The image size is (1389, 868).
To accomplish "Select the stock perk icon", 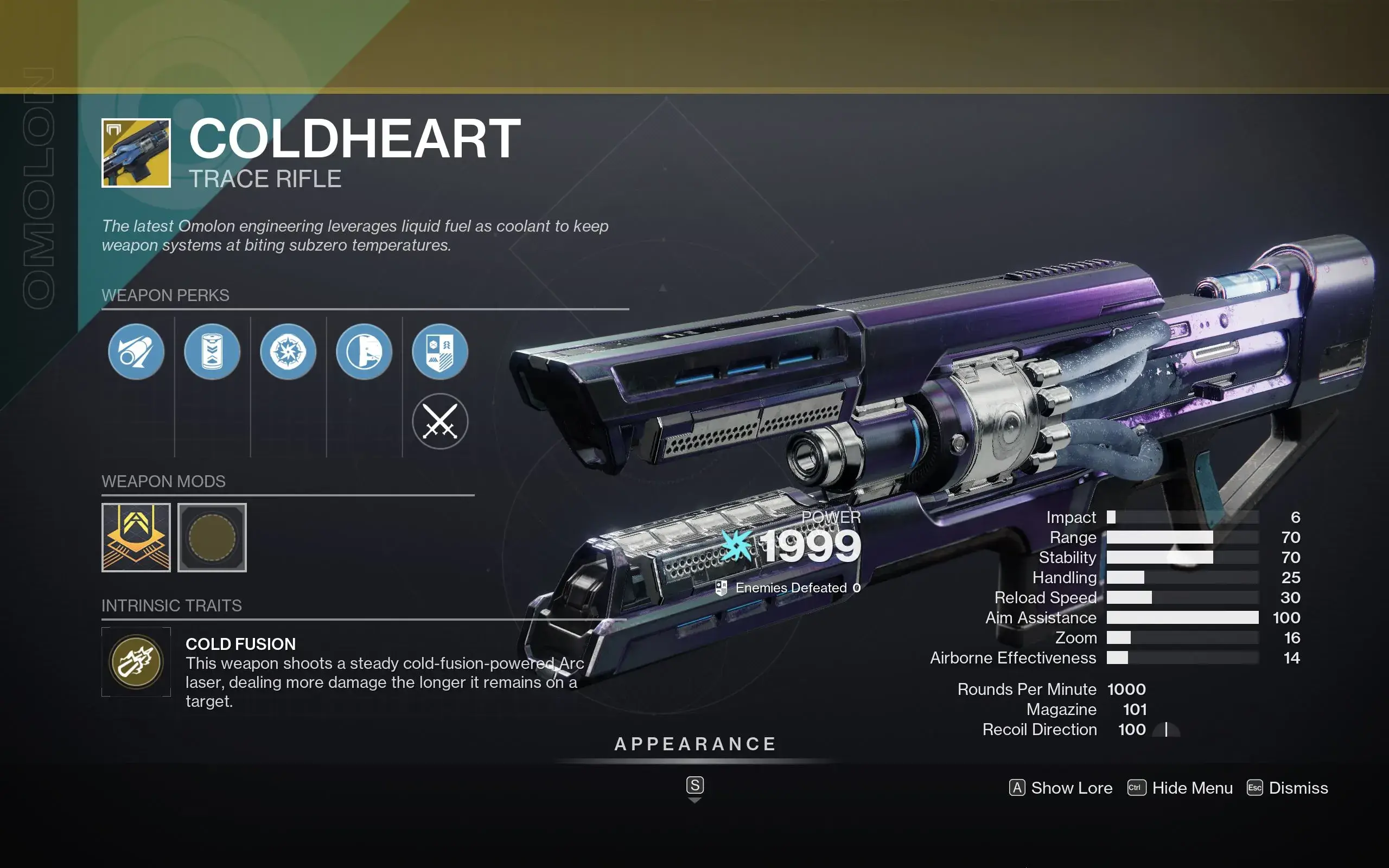I will [x=365, y=352].
